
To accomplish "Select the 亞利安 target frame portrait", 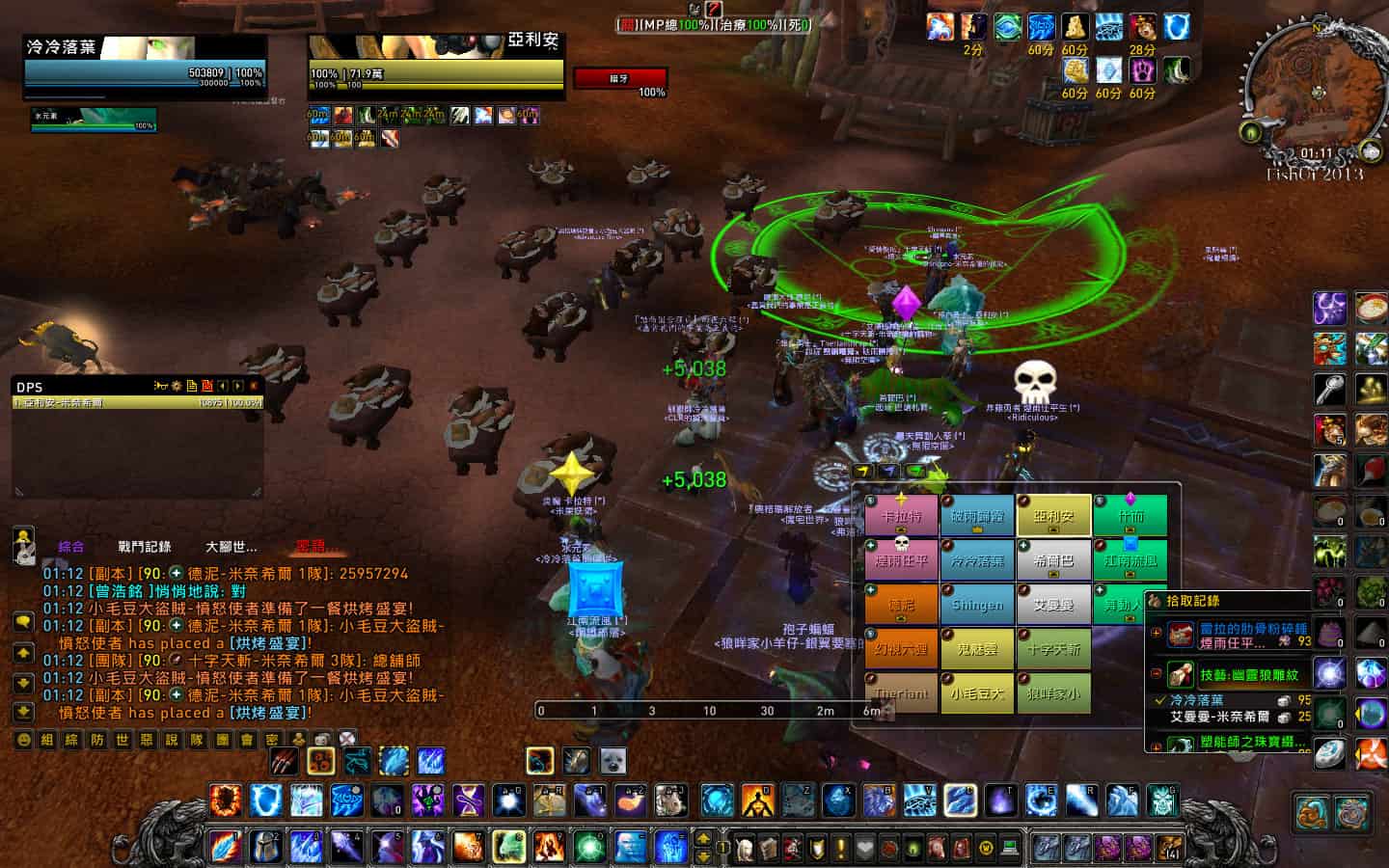I will coord(434,47).
